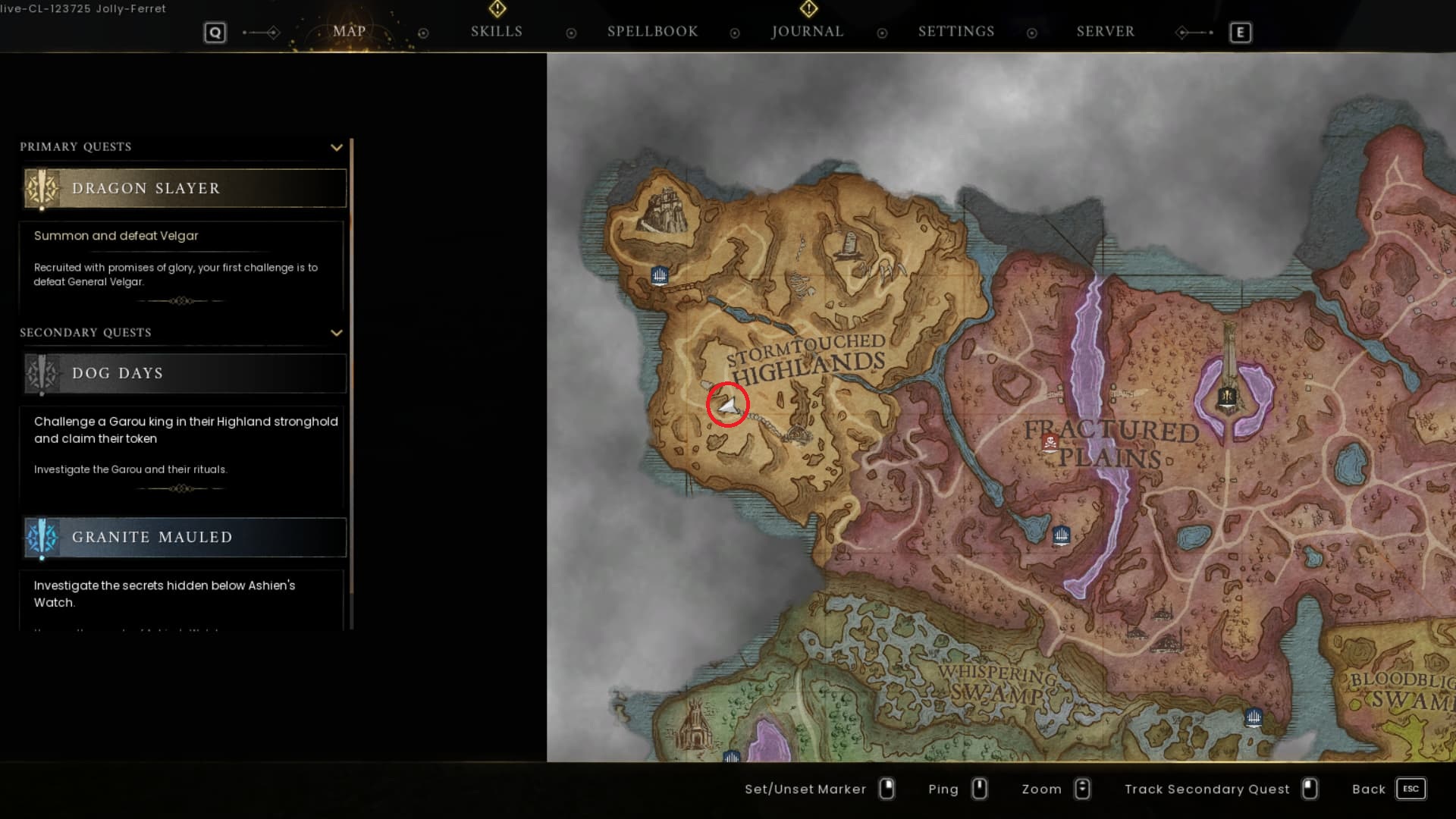The height and width of the screenshot is (819, 1456).
Task: Open the Journal screen
Action: (x=807, y=31)
